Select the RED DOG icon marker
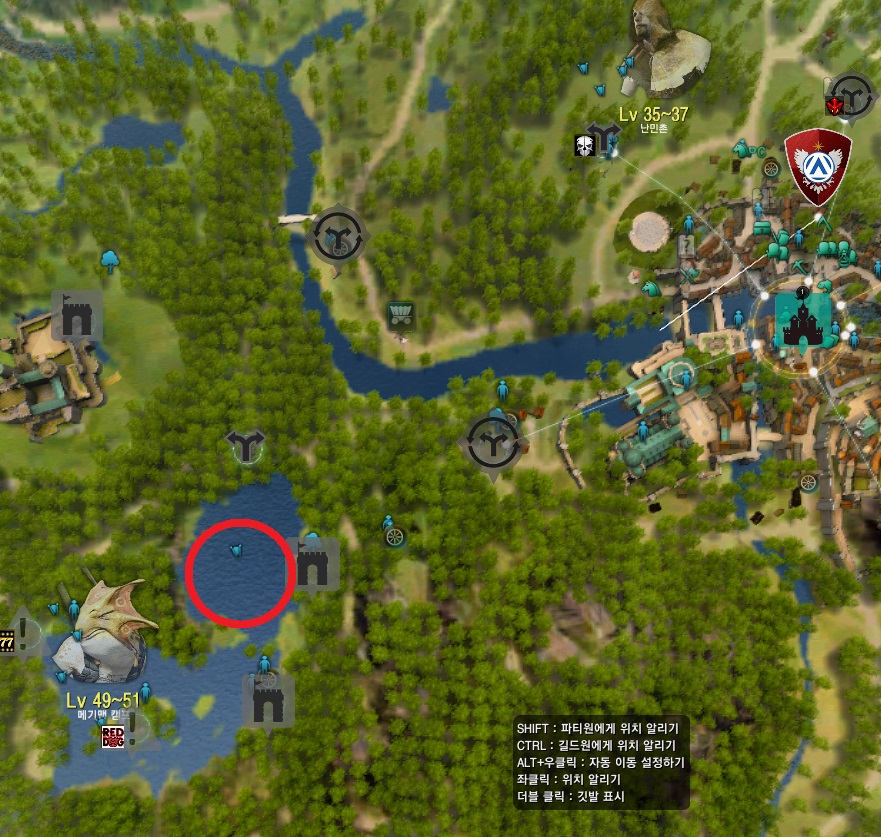Screen dimensions: 881x837 point(114,738)
